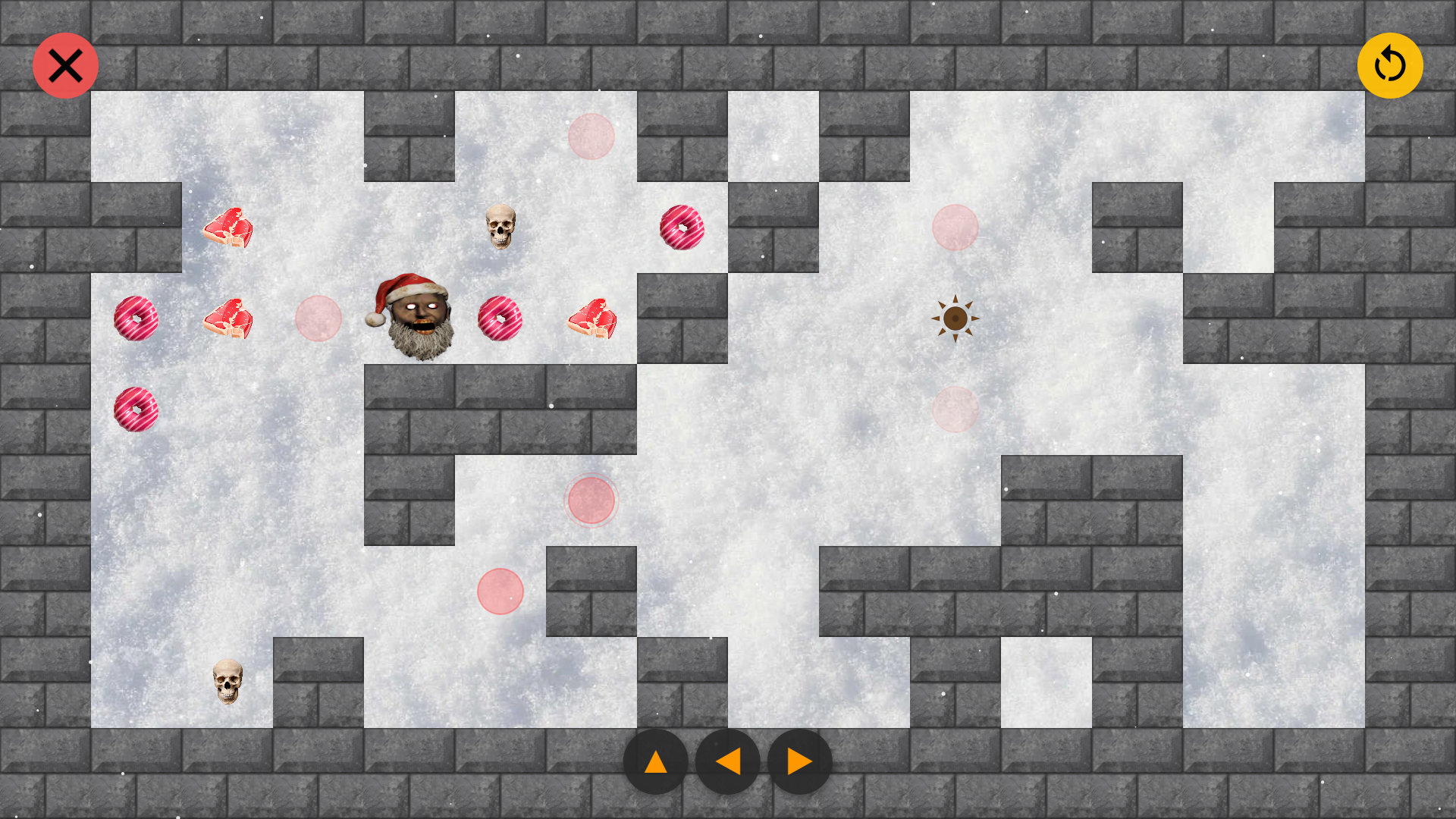Click the upper donut on the far left
1456x819 pixels.
136,318
